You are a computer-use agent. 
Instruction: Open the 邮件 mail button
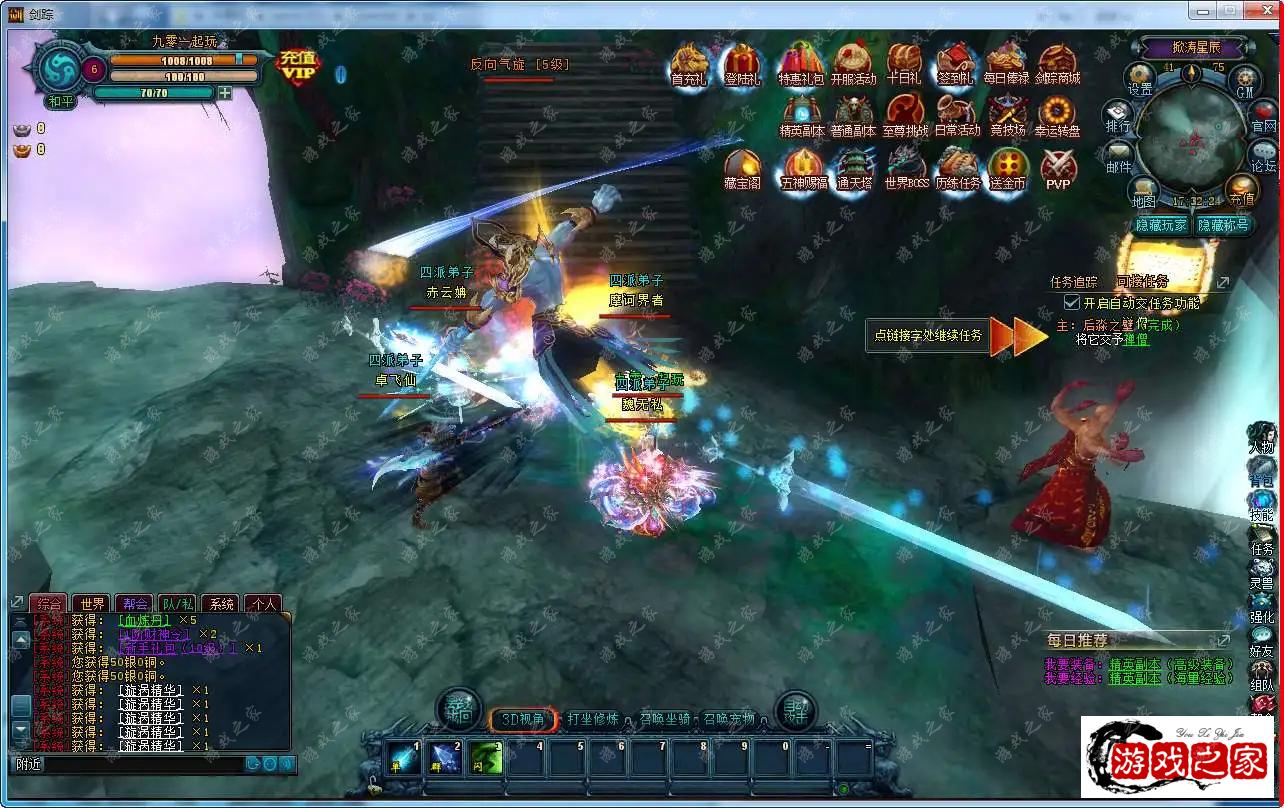1118,157
